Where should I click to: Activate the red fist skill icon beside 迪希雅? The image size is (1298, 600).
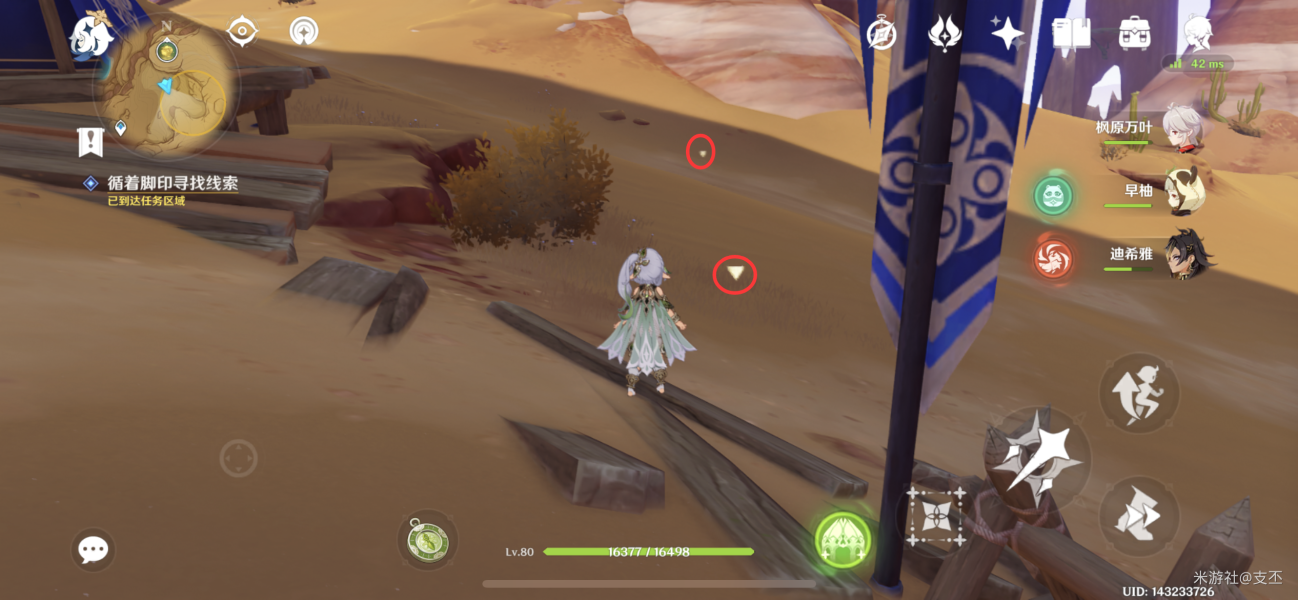tap(1053, 258)
